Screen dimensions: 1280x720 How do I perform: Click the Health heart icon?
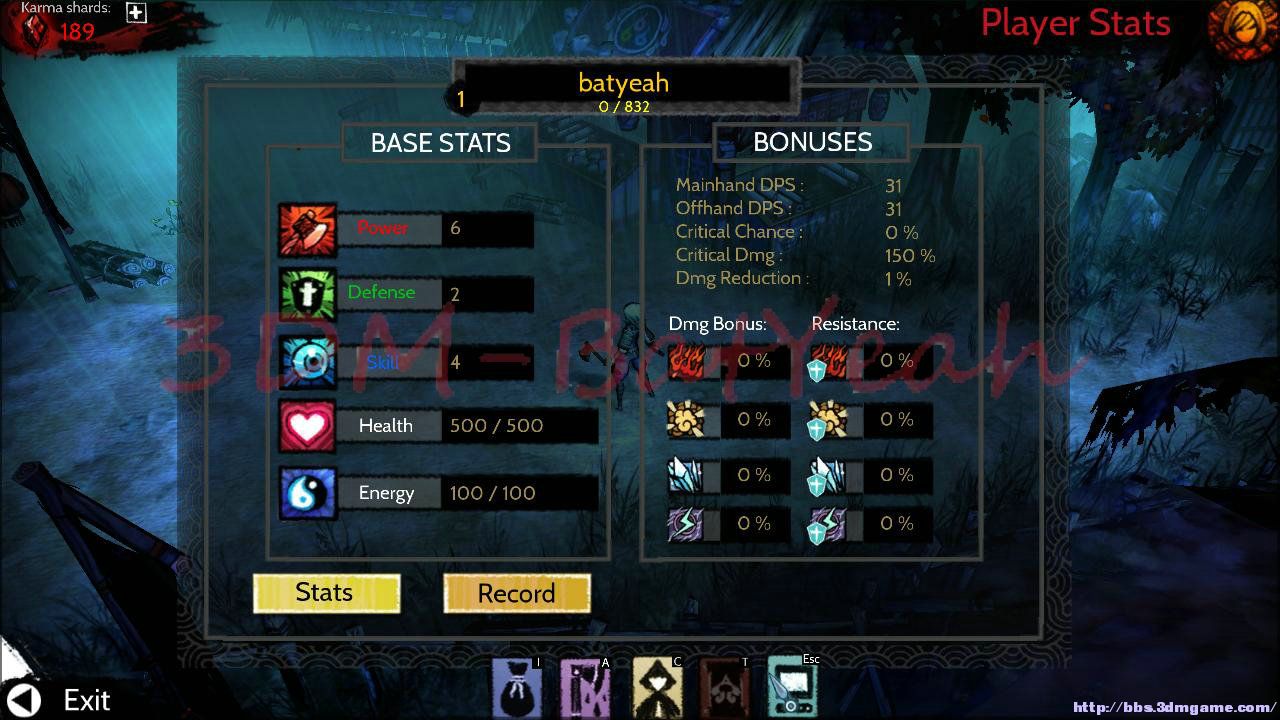(x=307, y=426)
